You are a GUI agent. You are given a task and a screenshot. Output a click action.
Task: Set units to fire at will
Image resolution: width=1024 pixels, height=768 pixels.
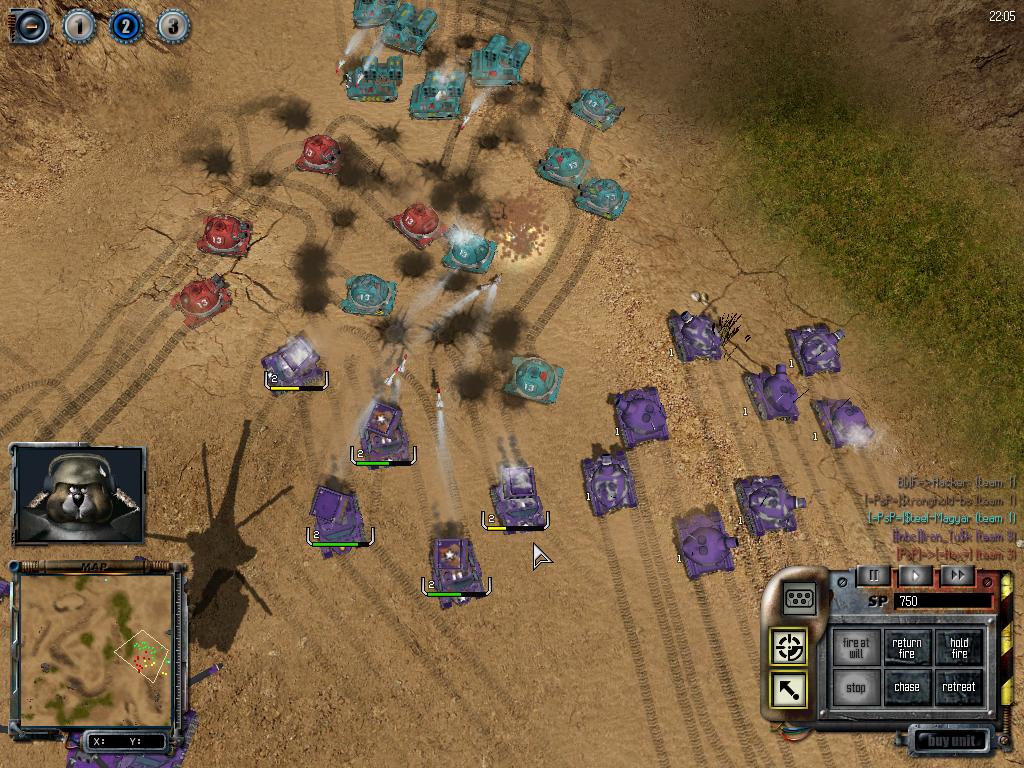856,648
